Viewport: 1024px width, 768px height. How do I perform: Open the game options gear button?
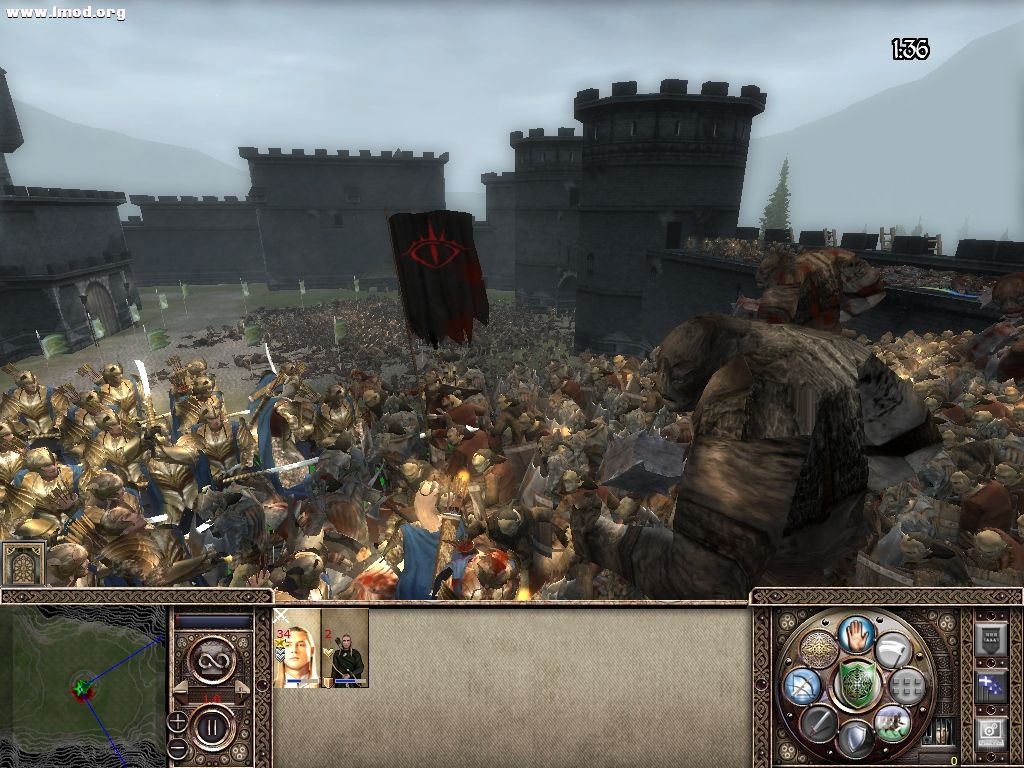991,733
